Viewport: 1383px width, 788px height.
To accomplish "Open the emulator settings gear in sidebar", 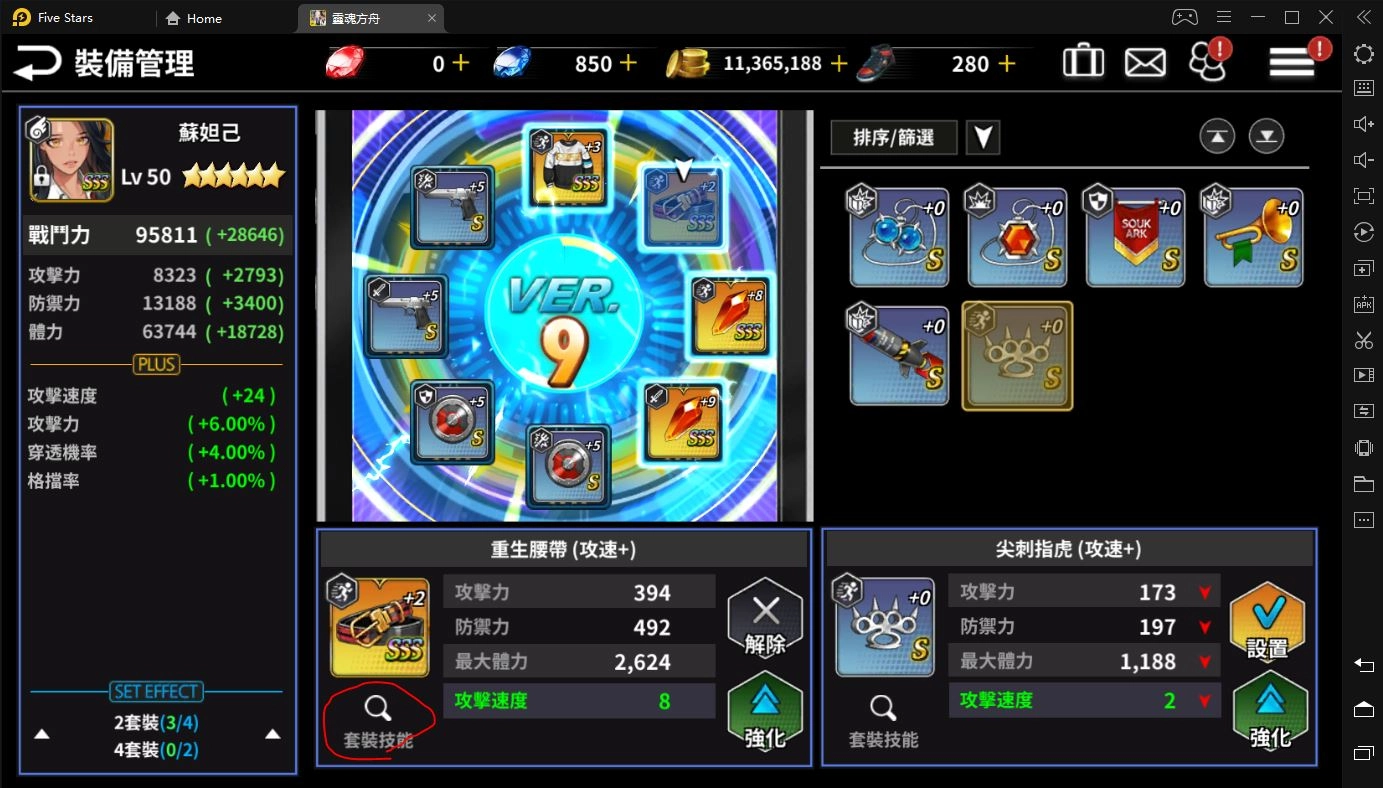I will point(1362,53).
